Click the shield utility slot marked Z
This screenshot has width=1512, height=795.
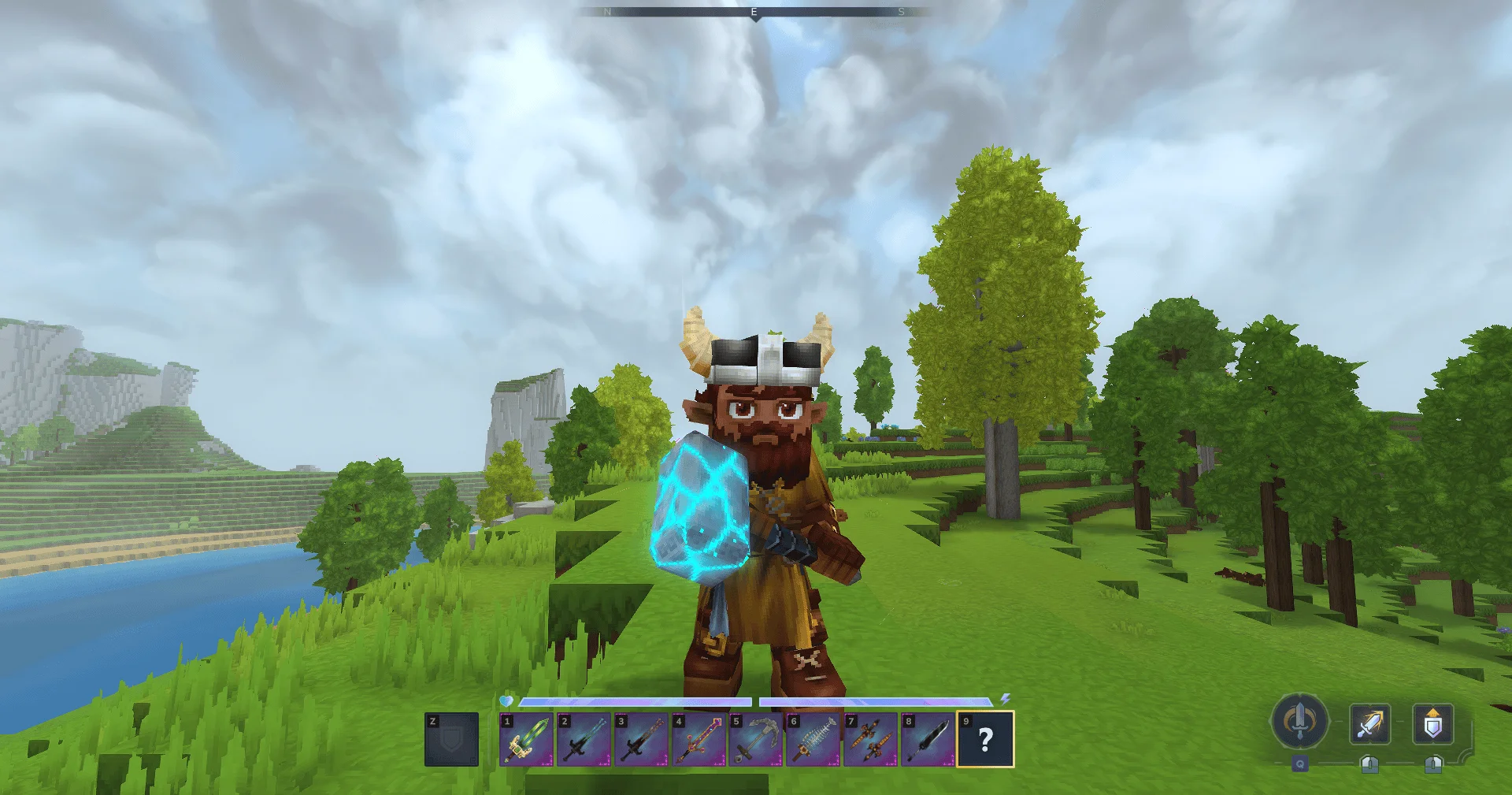(x=451, y=740)
